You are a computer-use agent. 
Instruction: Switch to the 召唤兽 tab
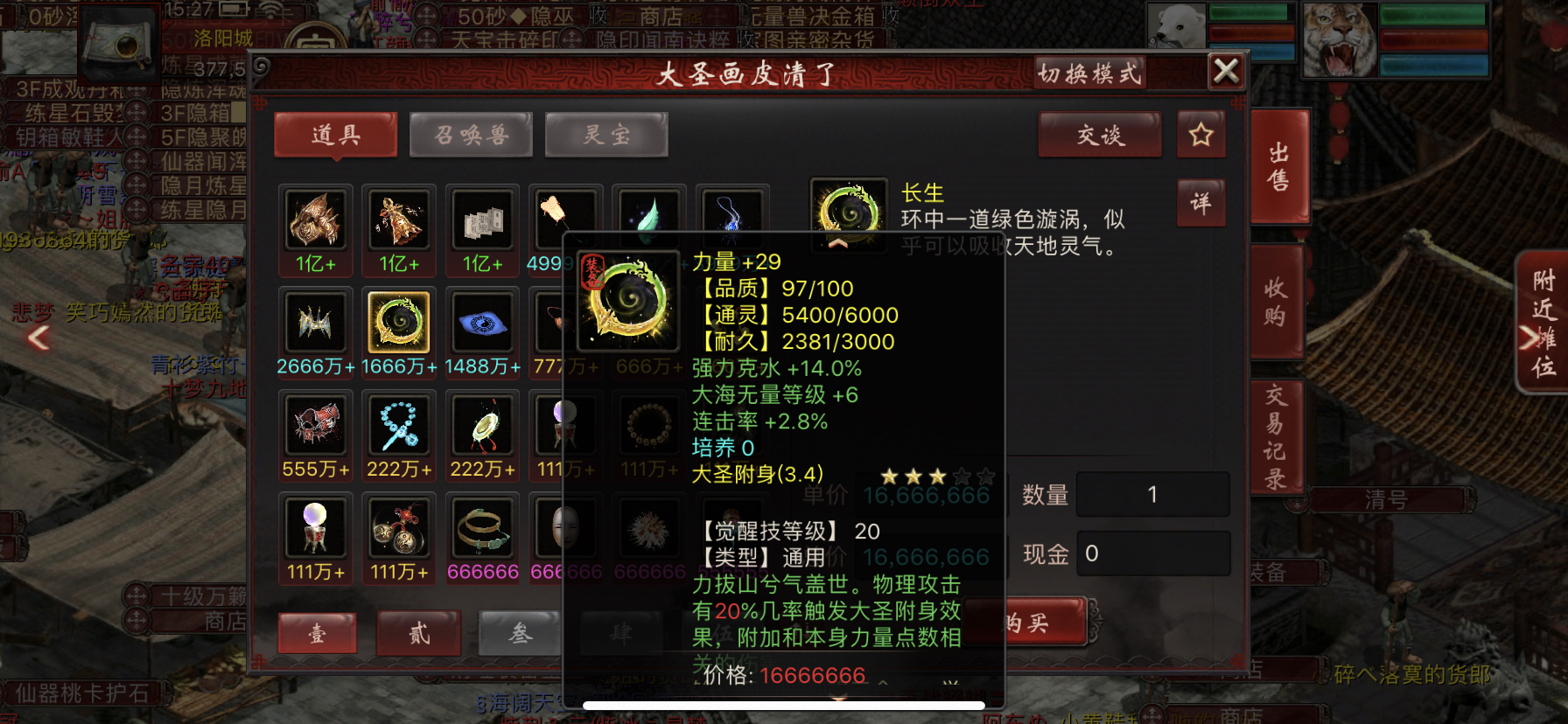point(471,135)
